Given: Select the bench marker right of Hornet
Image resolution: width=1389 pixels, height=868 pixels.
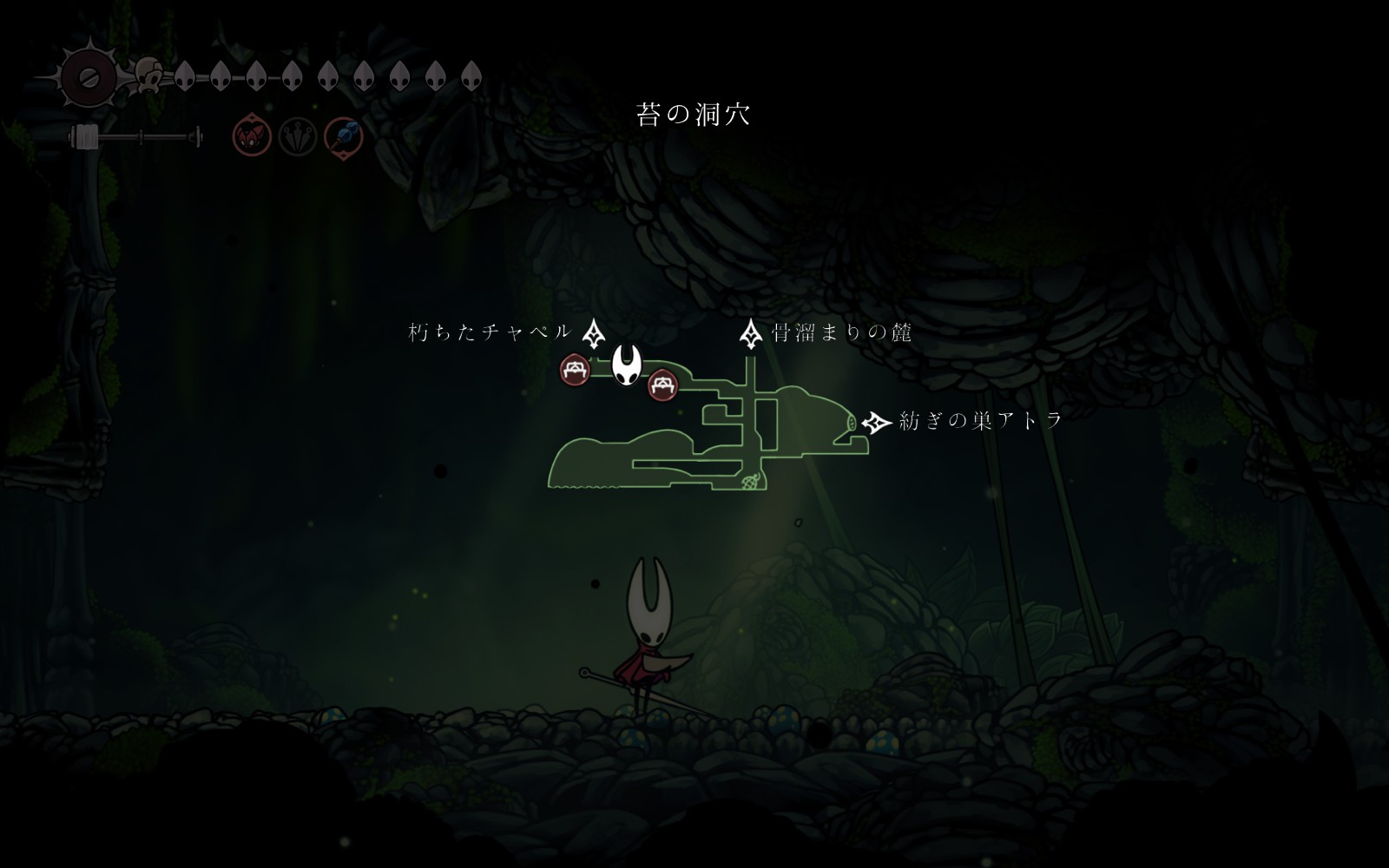Looking at the screenshot, I should tap(662, 385).
